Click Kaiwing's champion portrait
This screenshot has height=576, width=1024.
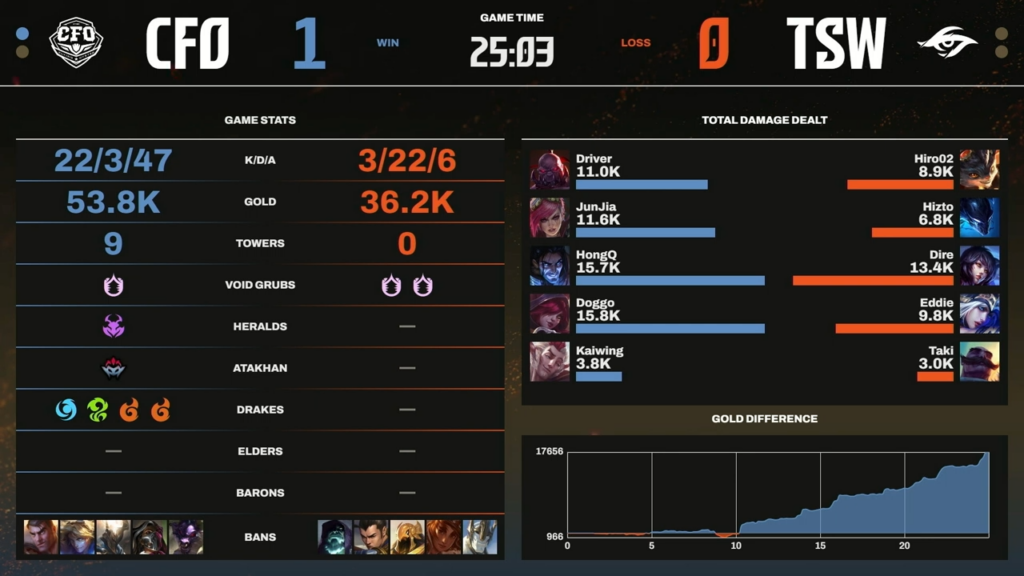pos(549,362)
